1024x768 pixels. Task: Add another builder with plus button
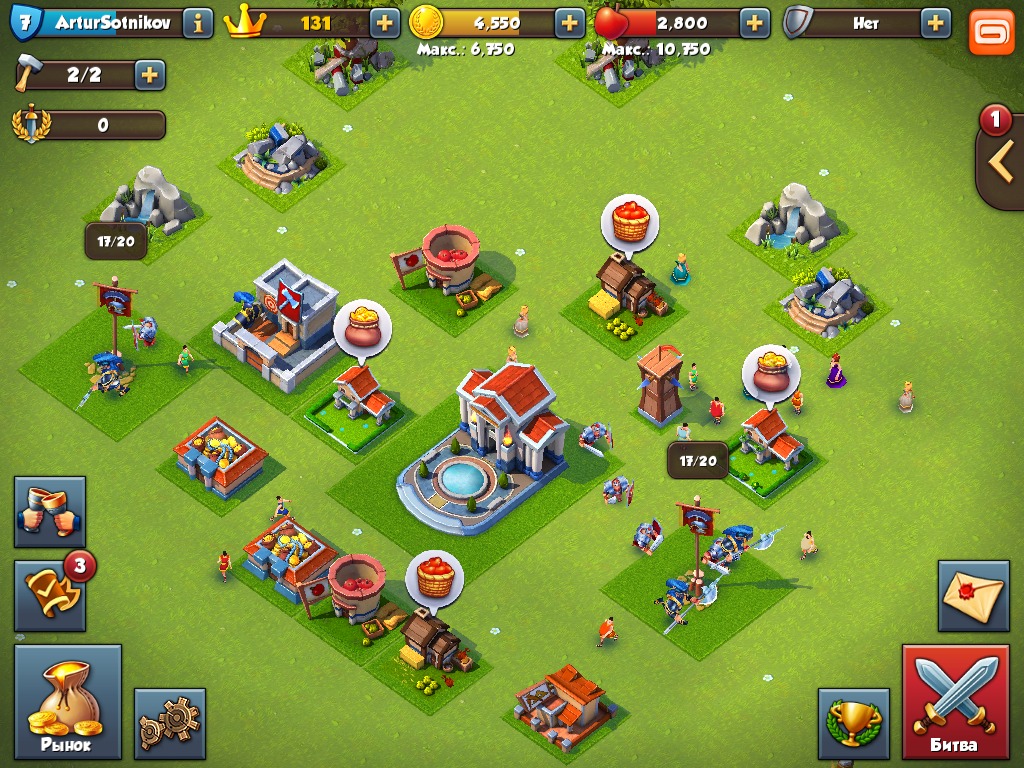[149, 75]
